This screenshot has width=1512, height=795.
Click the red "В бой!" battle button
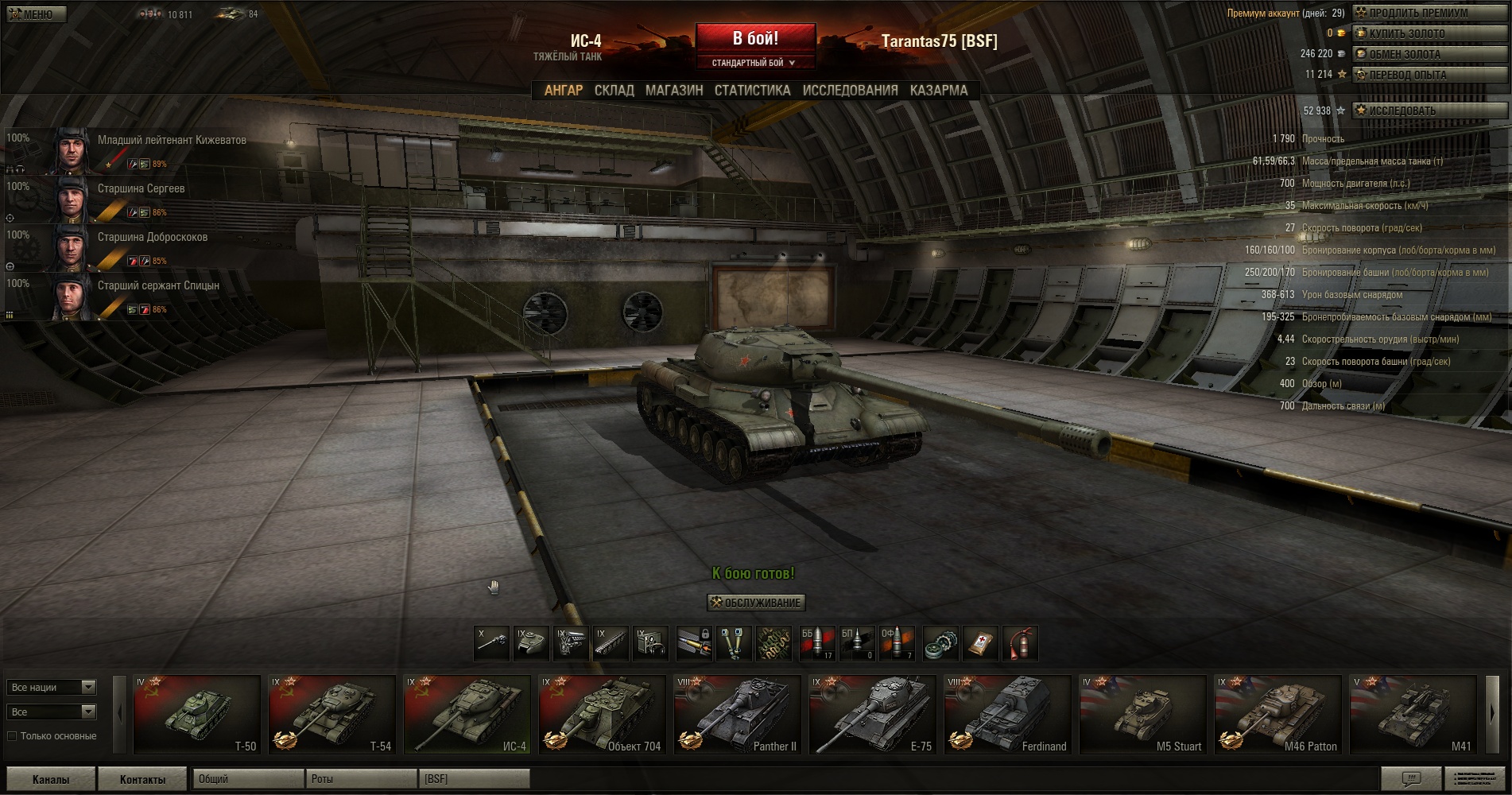click(755, 38)
